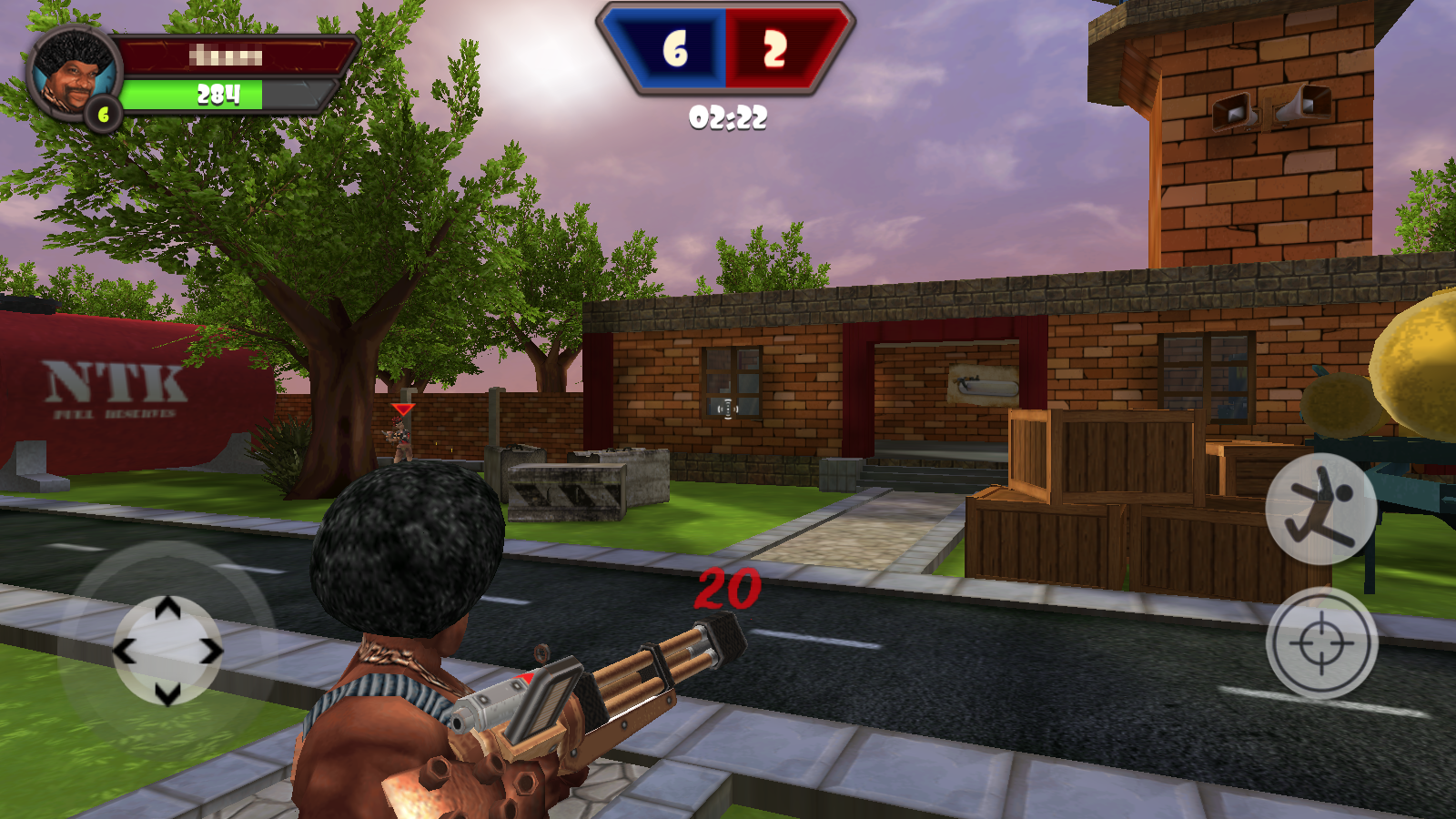Tap the up arrow on the movement joystick
The image size is (1456, 819).
tap(167, 608)
